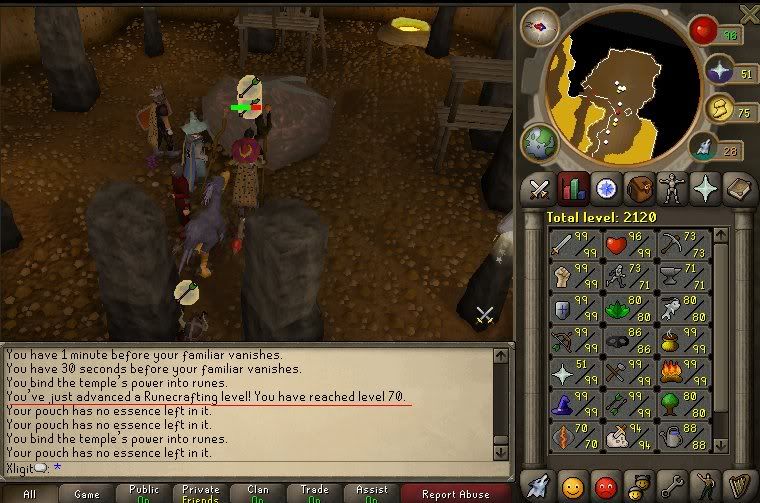Show the Worn Equipment tab
The width and height of the screenshot is (760, 503).
coord(671,188)
